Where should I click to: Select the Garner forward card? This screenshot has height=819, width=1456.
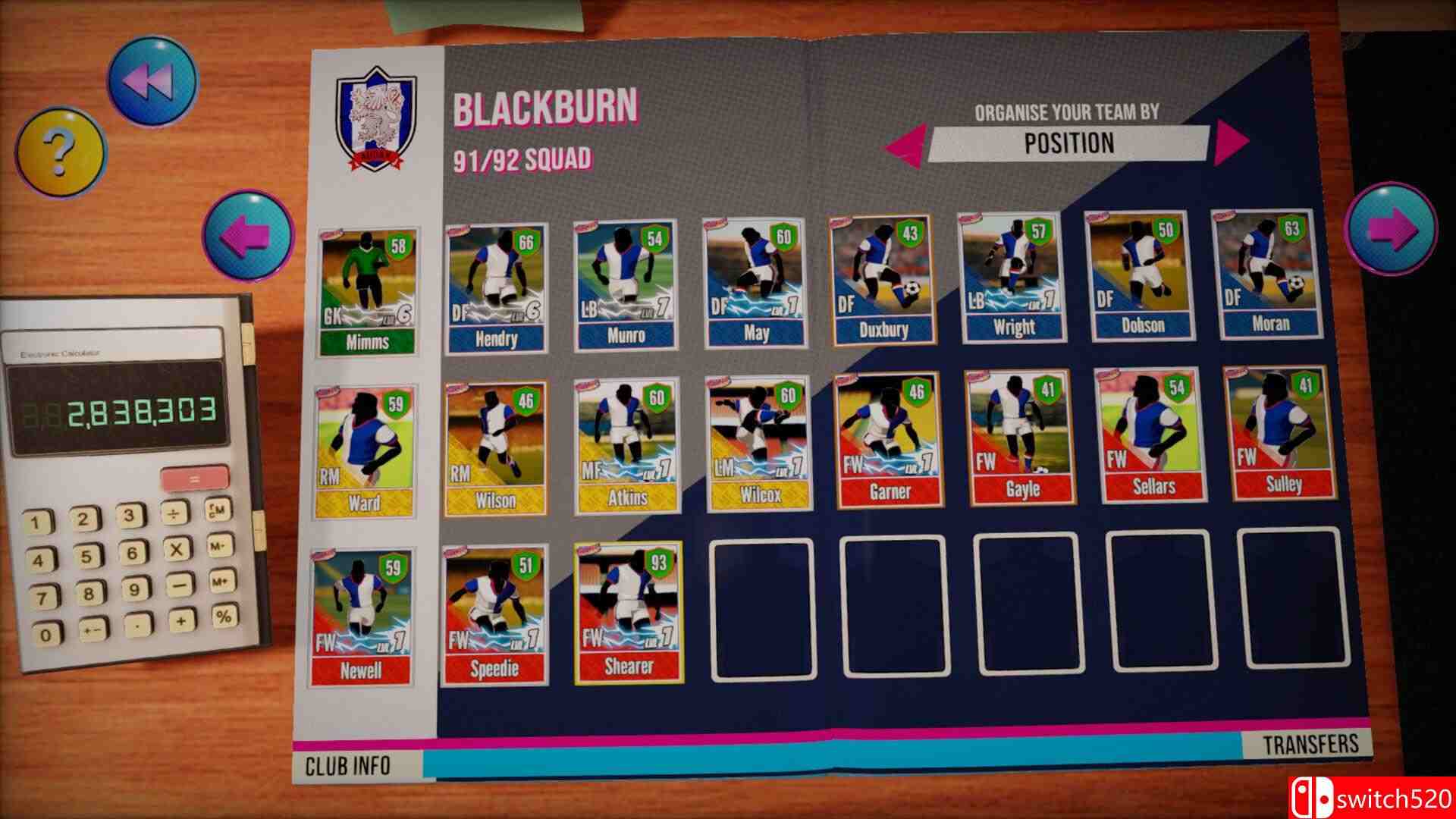click(x=888, y=440)
